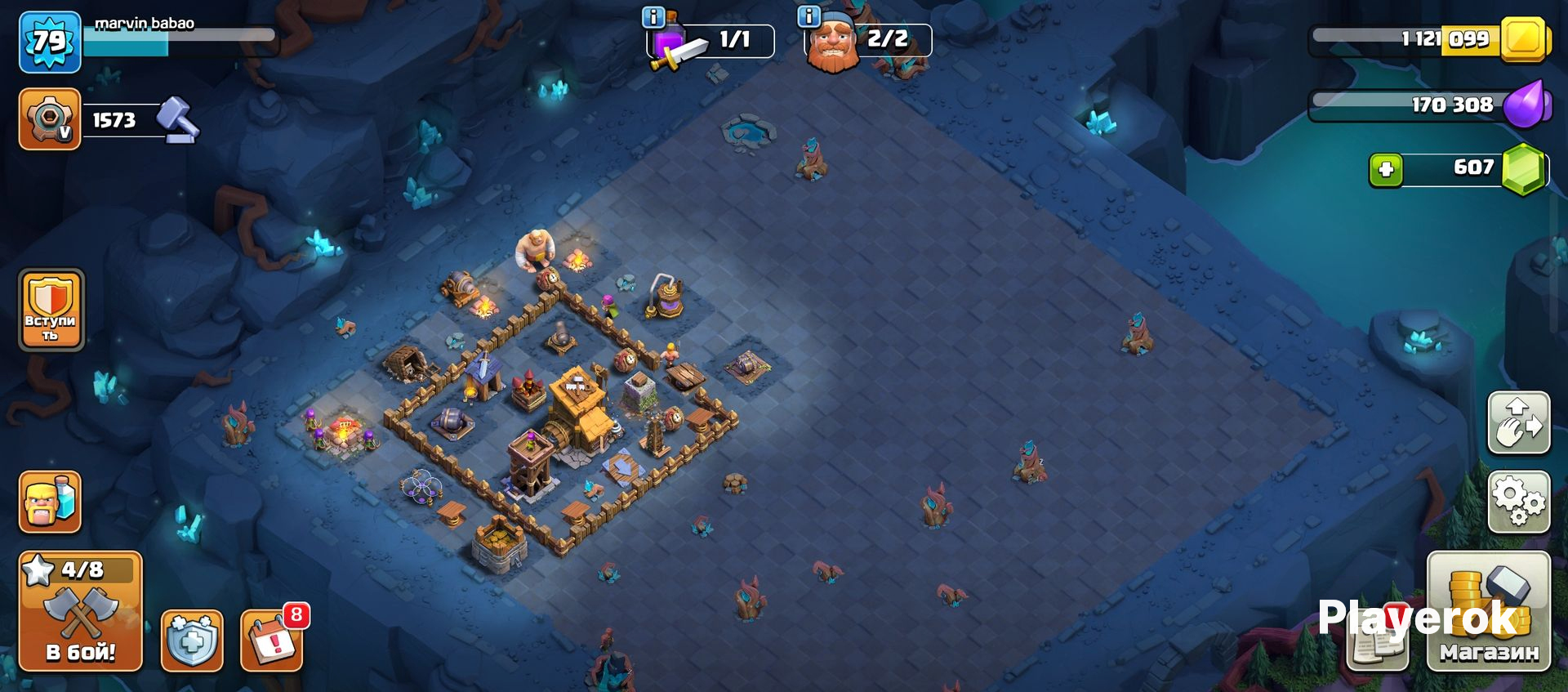Join a clan via the "Вступить" shield
1568x692 pixels.
pos(51,310)
